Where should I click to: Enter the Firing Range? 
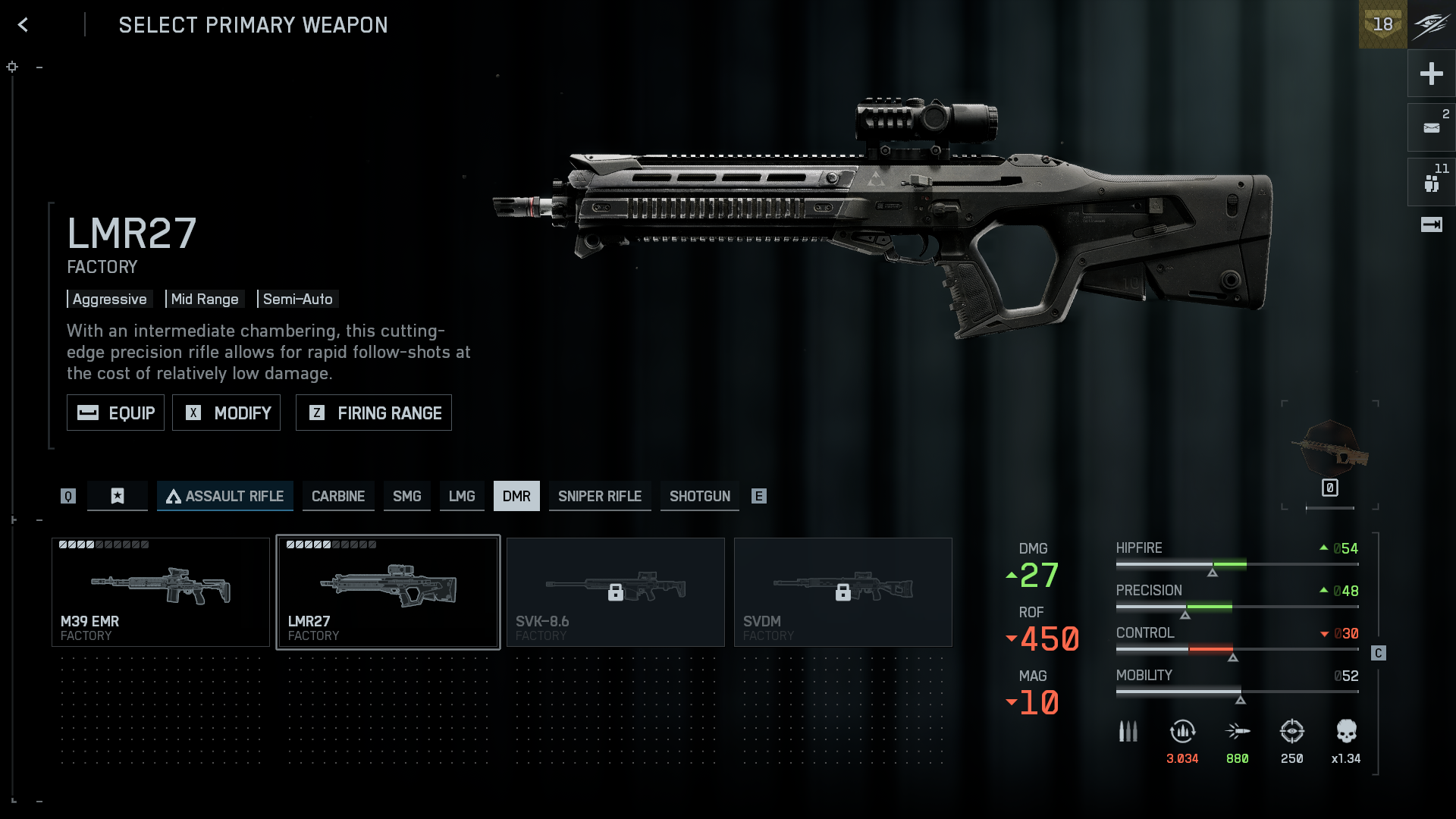click(373, 413)
